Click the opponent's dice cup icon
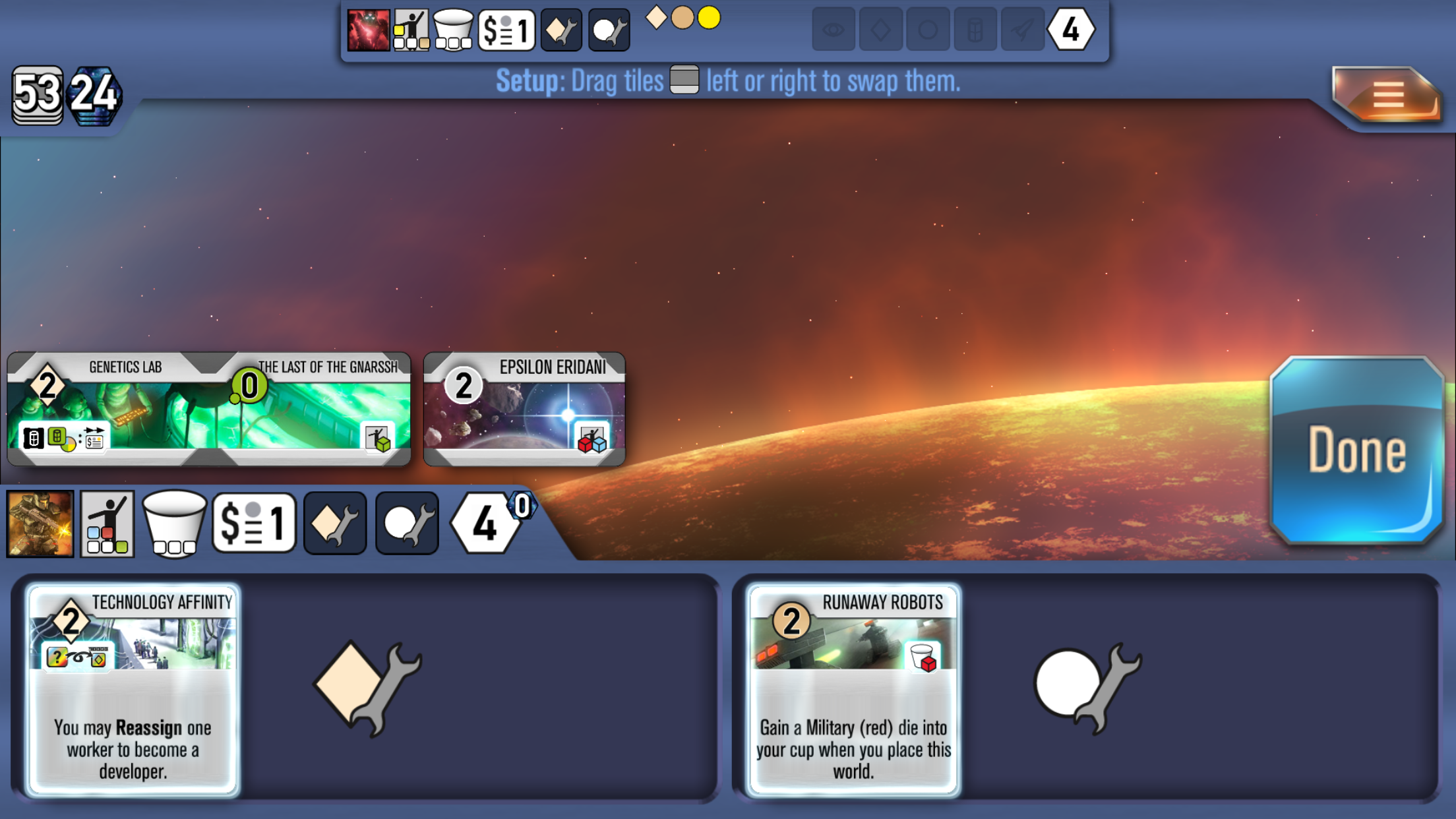Image resolution: width=1456 pixels, height=819 pixels. click(x=453, y=30)
